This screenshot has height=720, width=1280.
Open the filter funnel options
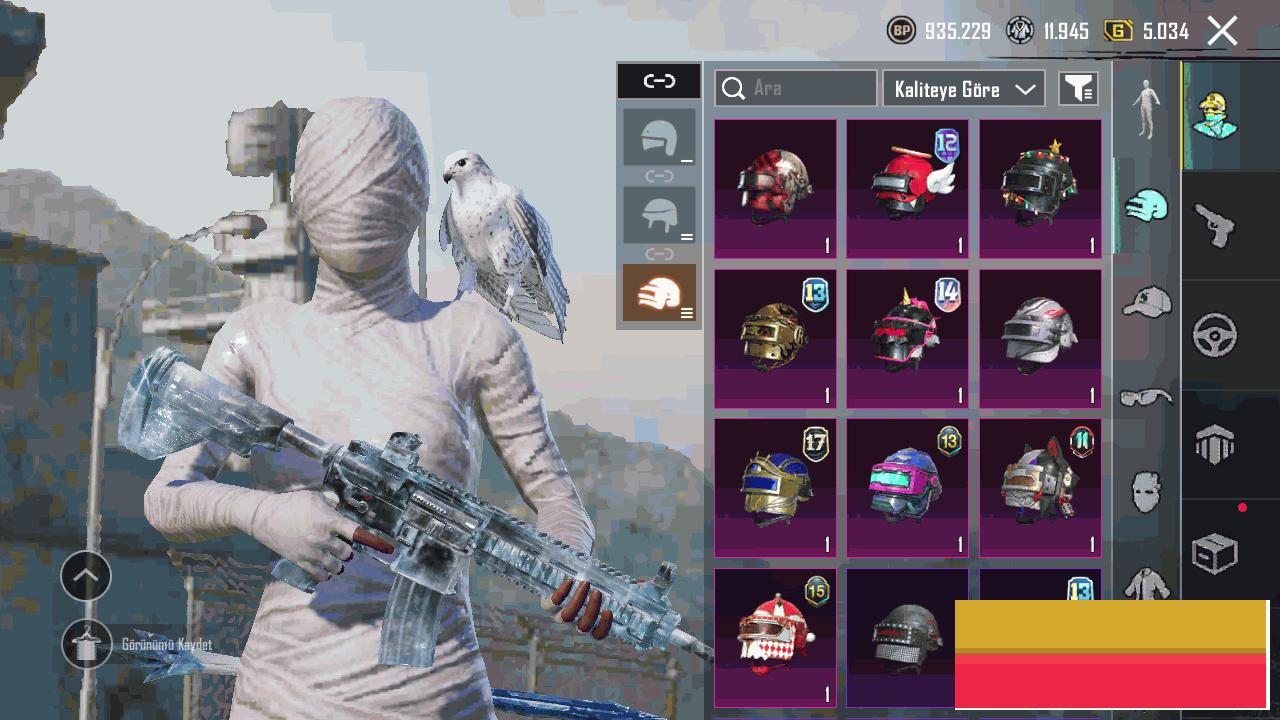point(1078,89)
